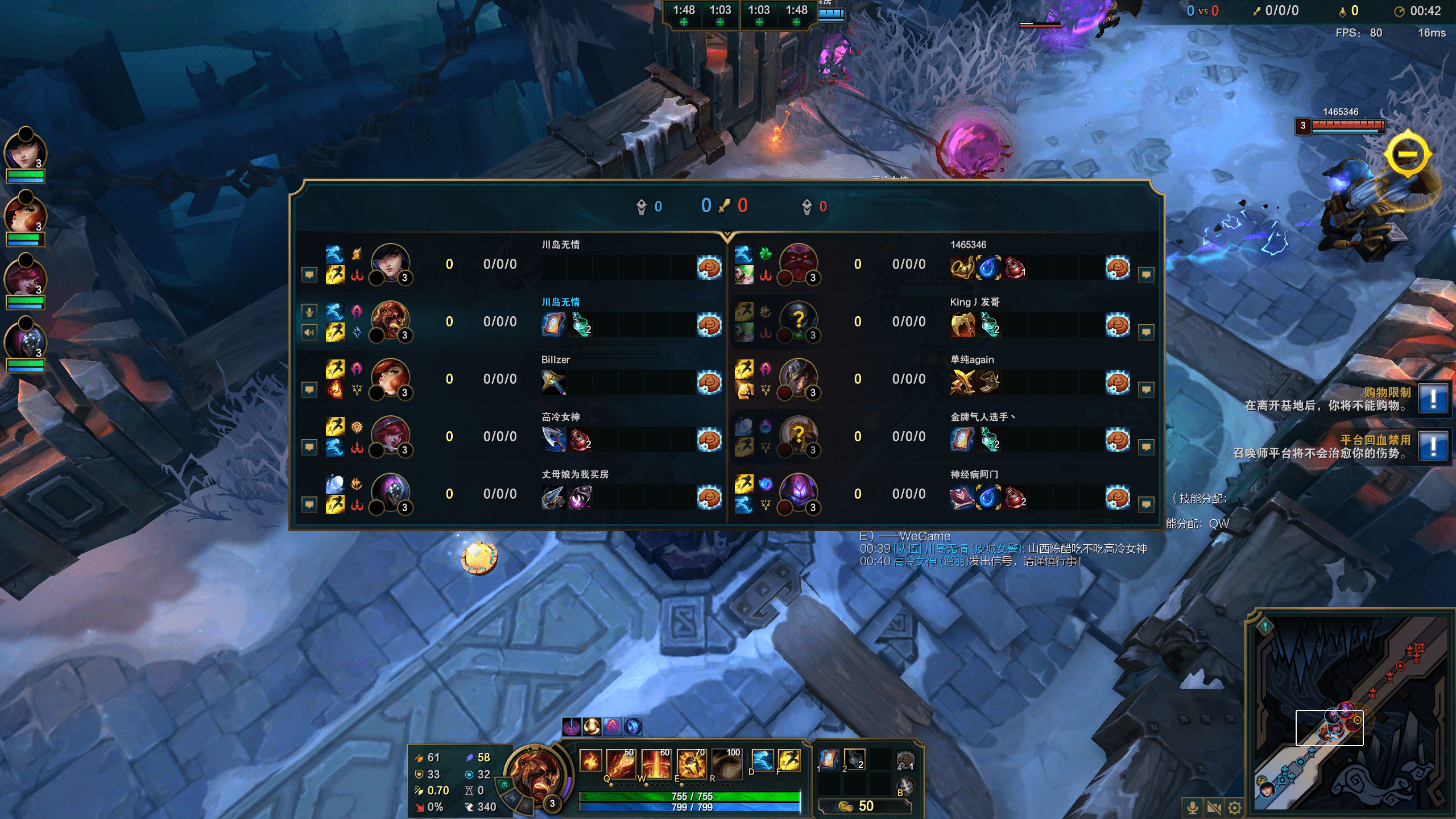Activate the Q ability
Image resolution: width=1456 pixels, height=819 pixels.
[x=621, y=763]
